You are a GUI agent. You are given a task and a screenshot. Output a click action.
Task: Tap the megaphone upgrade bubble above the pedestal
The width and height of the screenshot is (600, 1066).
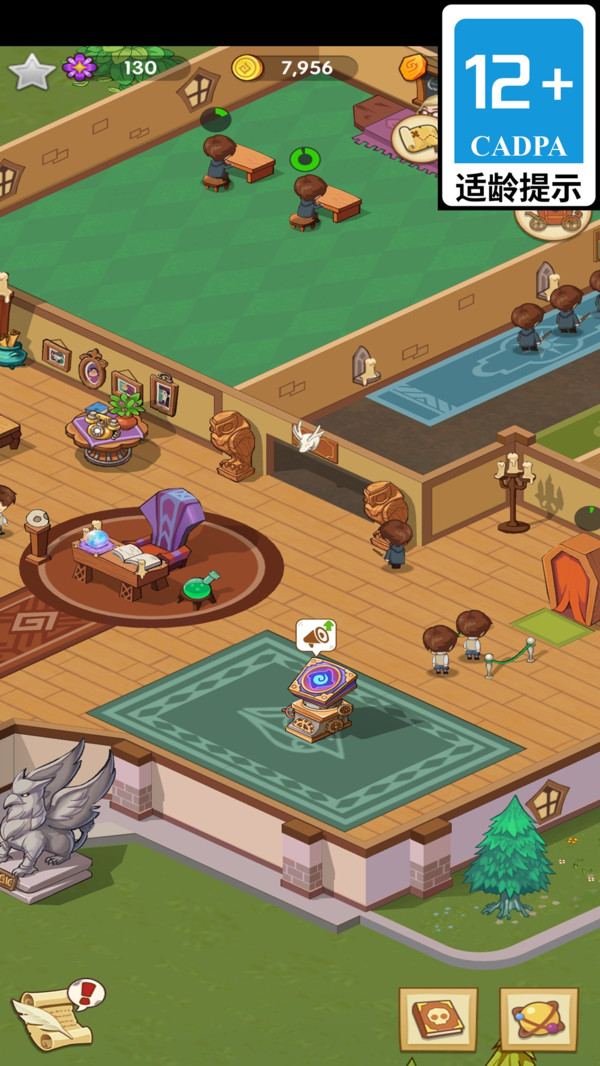coord(316,635)
